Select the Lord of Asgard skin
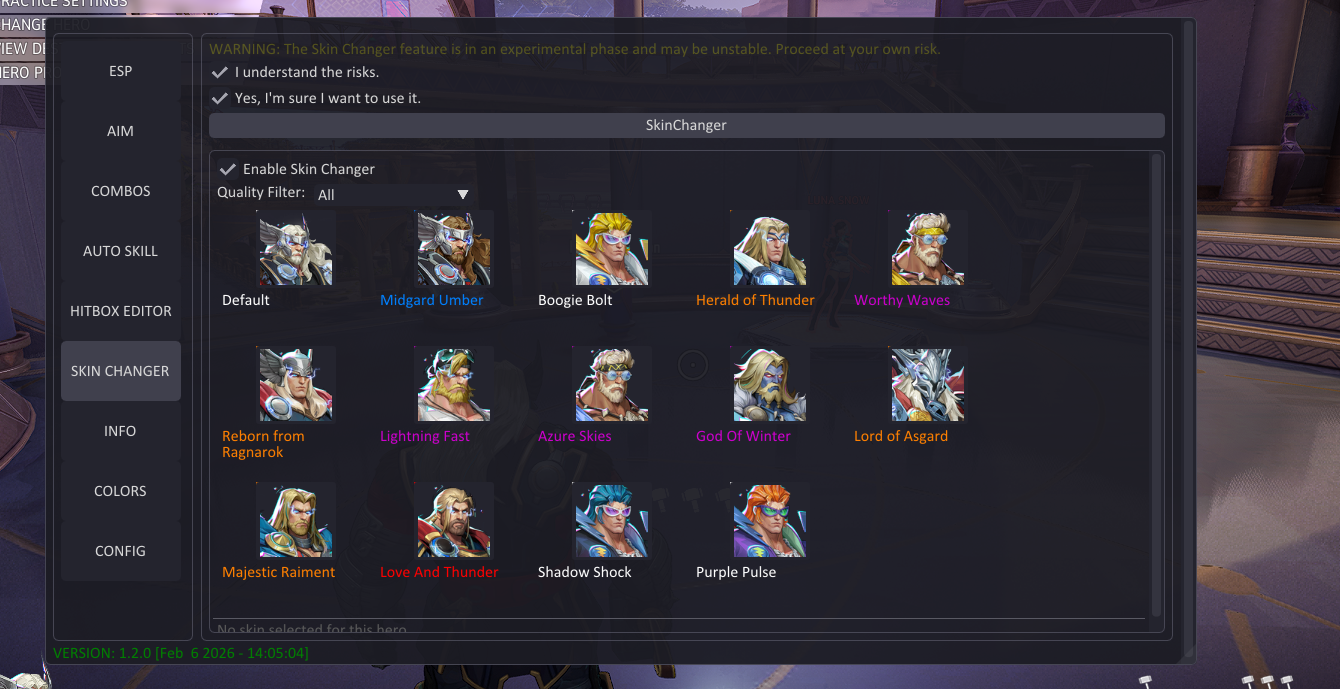The height and width of the screenshot is (689, 1340). [x=928, y=385]
